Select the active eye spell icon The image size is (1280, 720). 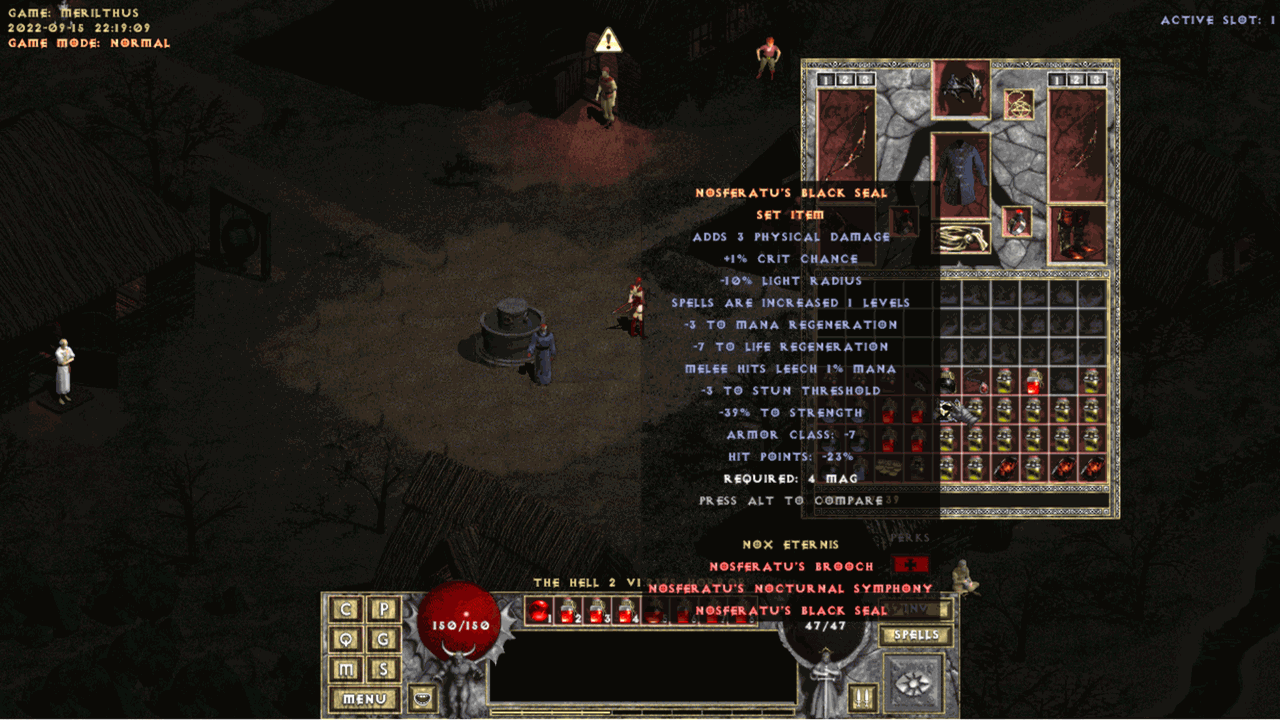pos(914,683)
